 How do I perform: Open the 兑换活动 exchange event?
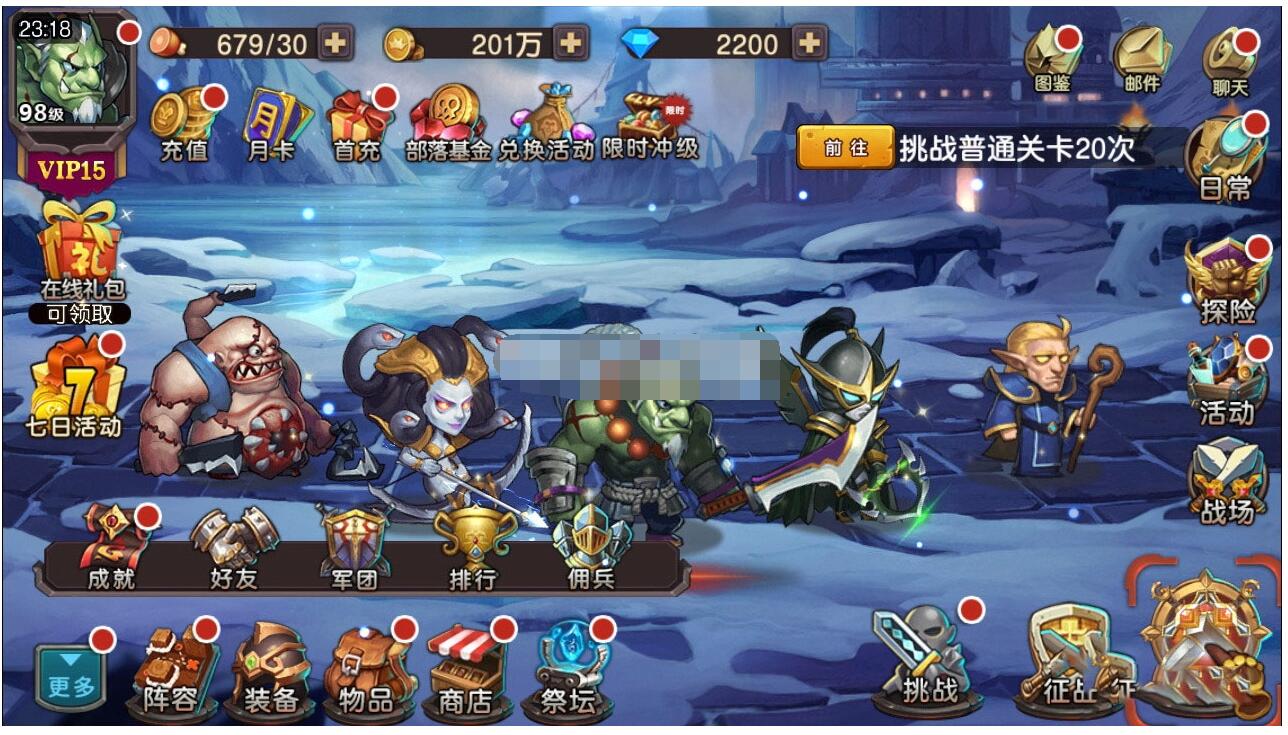point(546,123)
